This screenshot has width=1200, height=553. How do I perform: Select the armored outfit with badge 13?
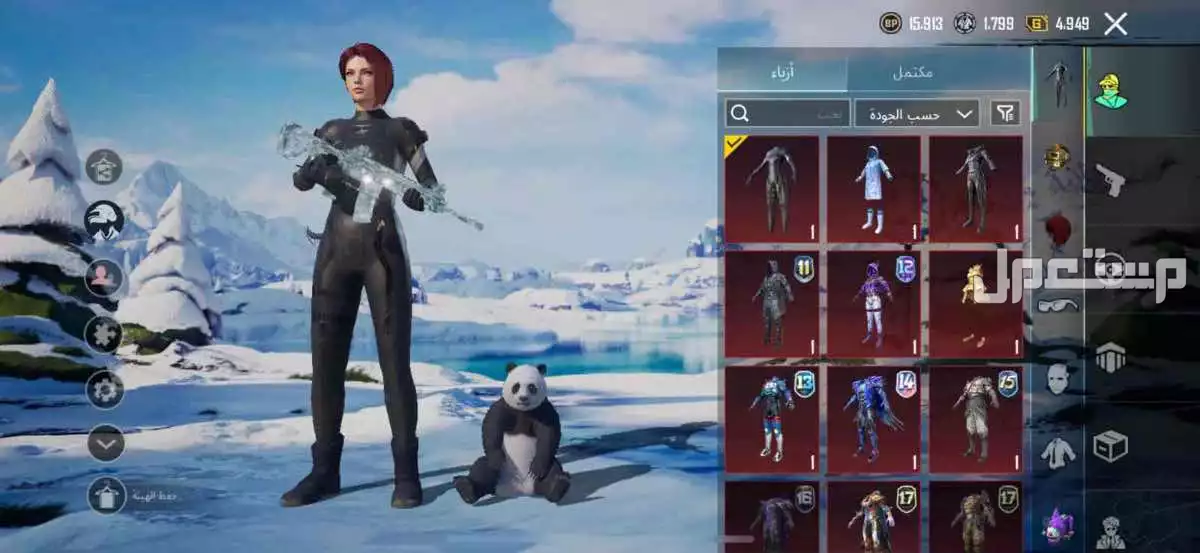click(x=771, y=419)
